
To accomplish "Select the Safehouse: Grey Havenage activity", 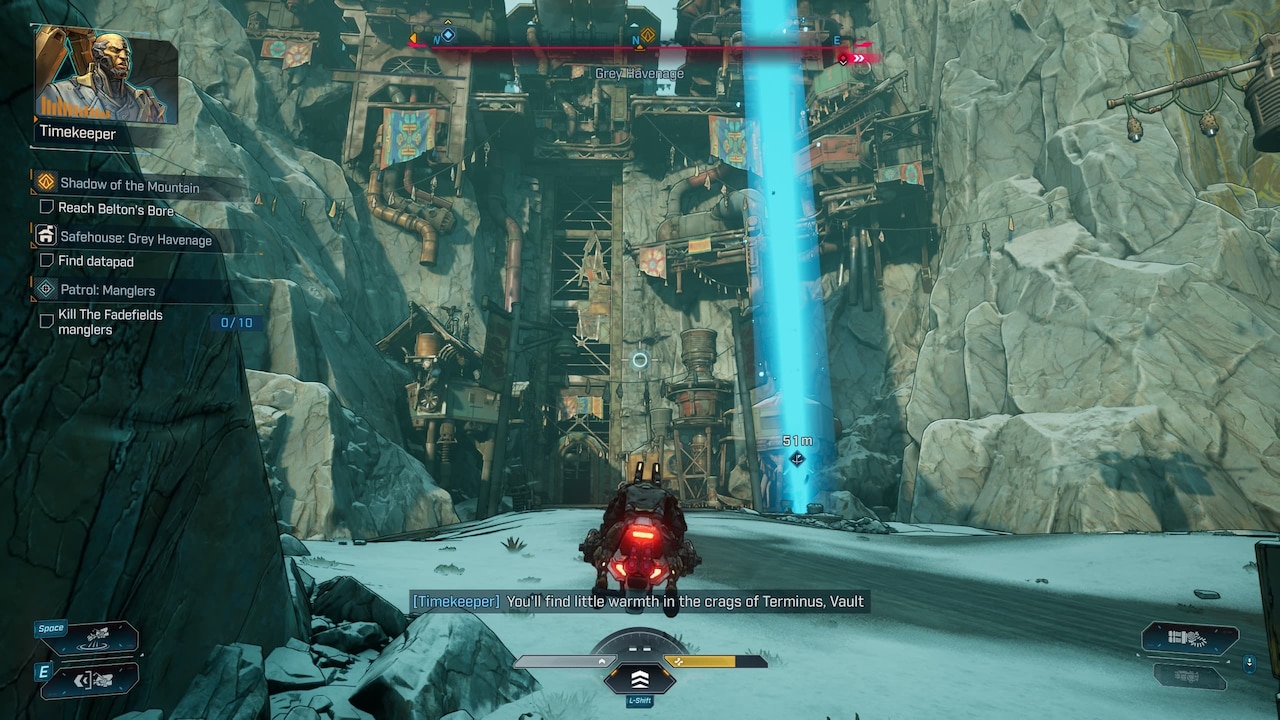I will tap(135, 239).
